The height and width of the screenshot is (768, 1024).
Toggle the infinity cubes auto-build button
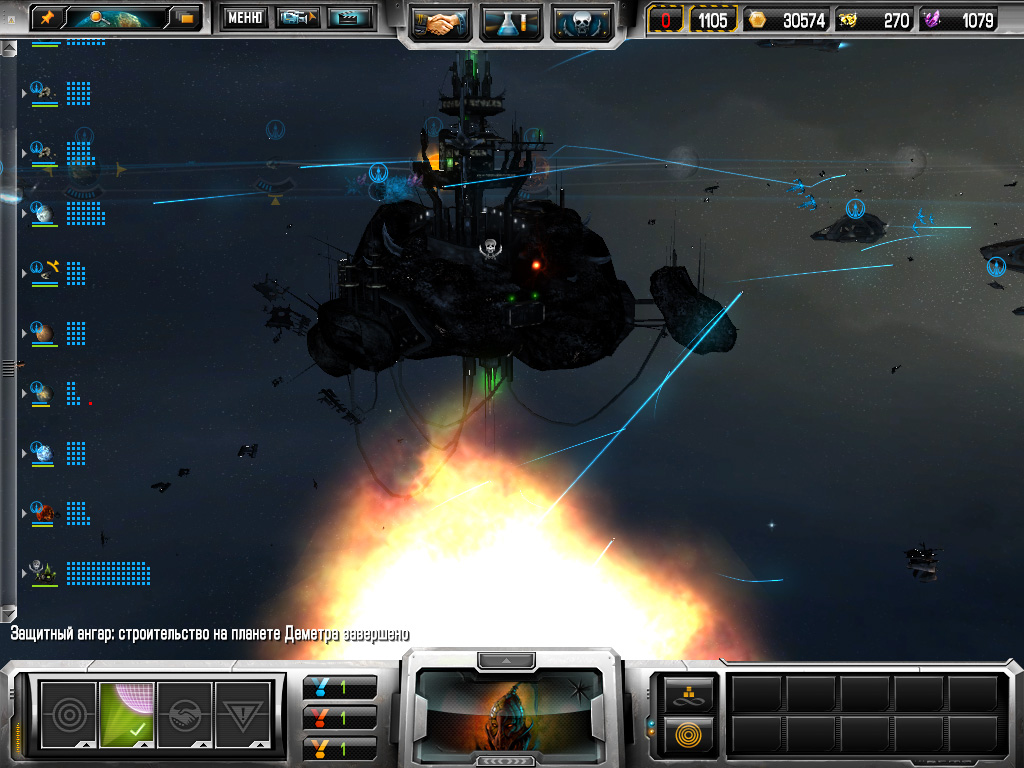(x=688, y=692)
